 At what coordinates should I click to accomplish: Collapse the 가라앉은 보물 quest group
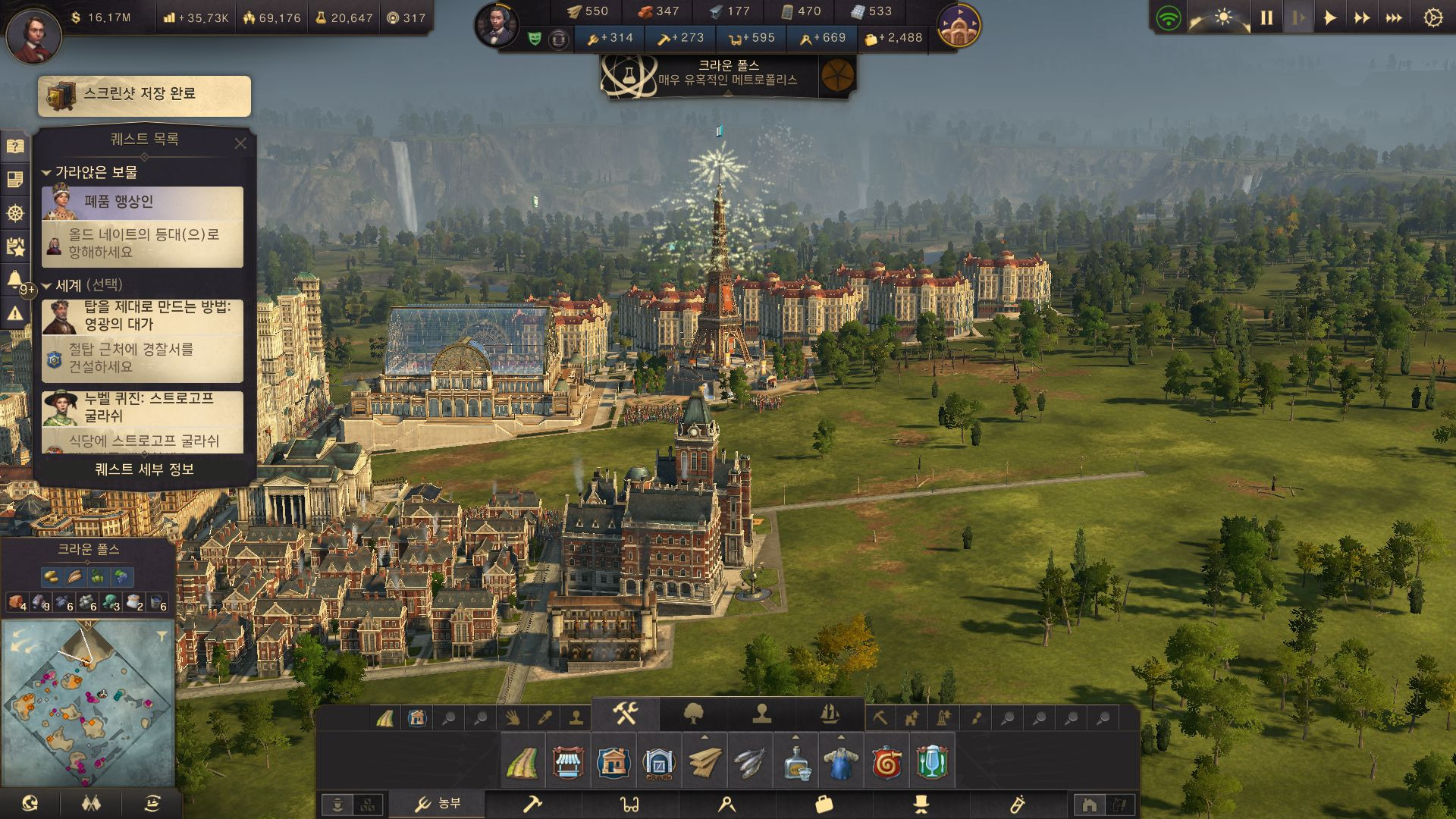coord(46,173)
